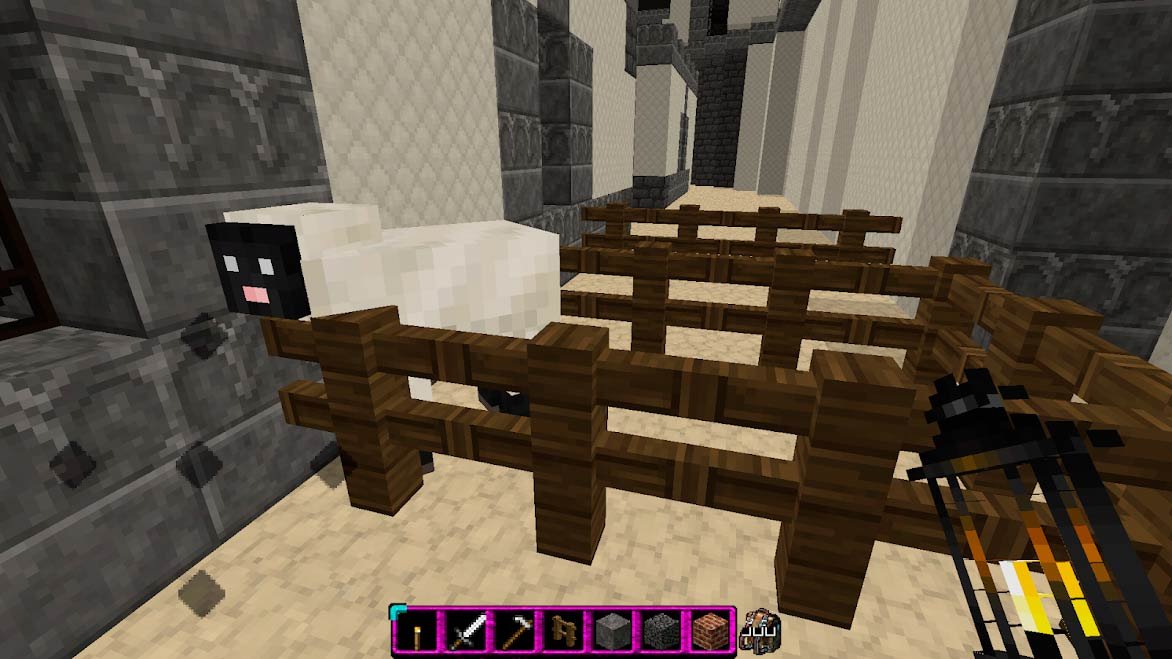Select the wooden fence hotbar slot
The height and width of the screenshot is (659, 1172).
coord(563,631)
